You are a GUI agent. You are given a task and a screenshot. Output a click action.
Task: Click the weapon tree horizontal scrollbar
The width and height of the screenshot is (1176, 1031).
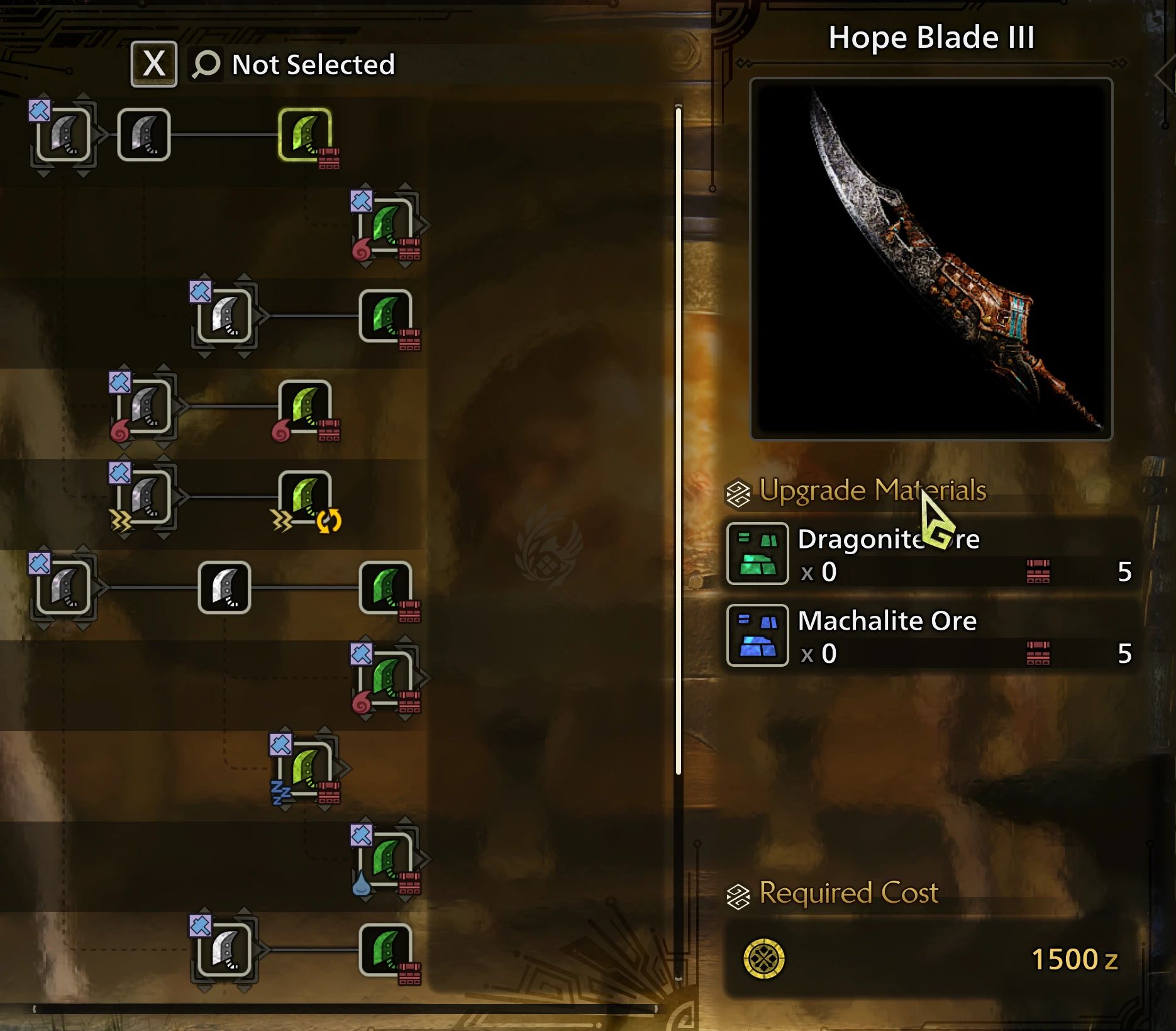click(x=345, y=1009)
